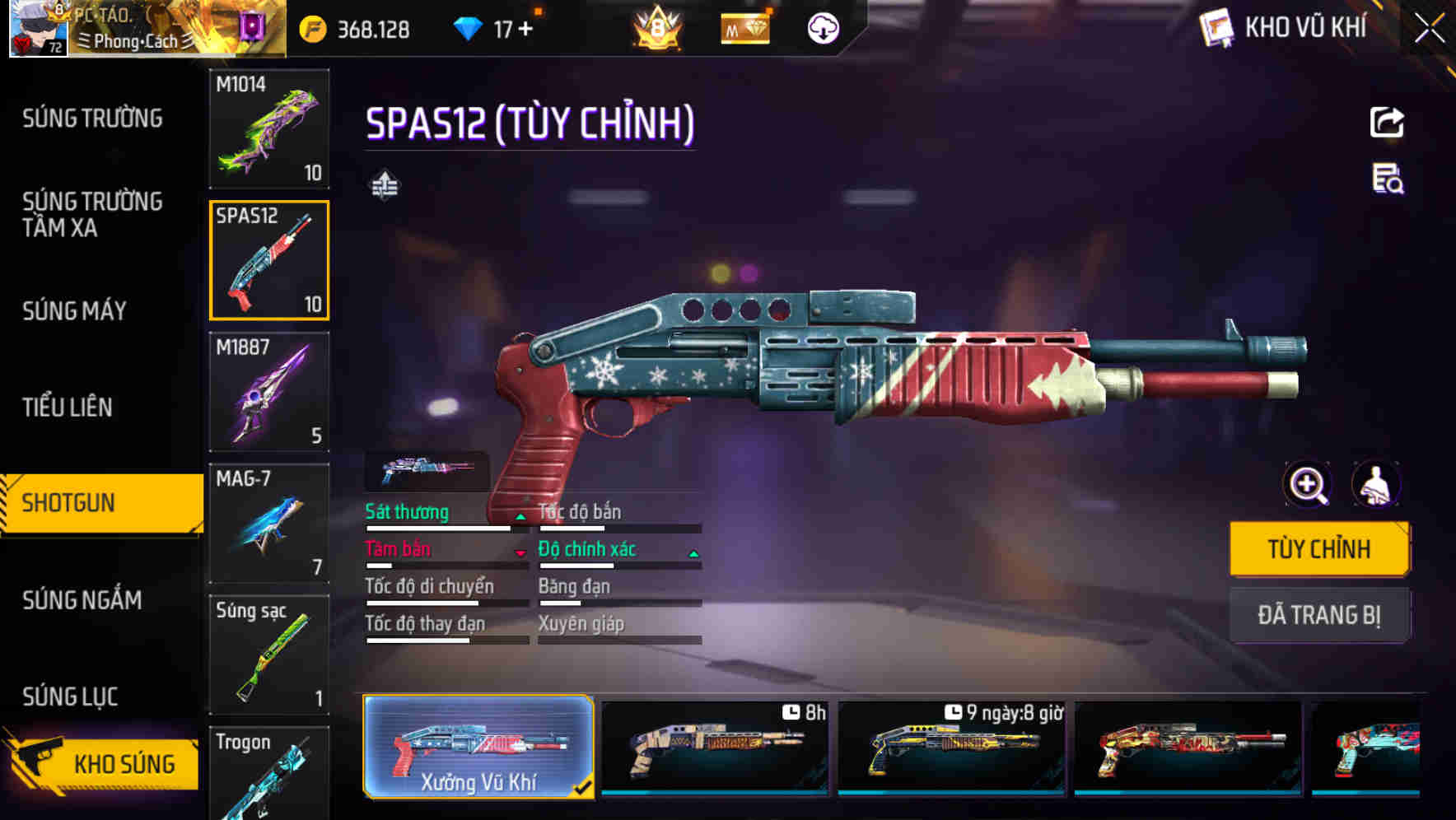Switch to the SÚNG TRƯỜNG category
This screenshot has height=820, width=1456.
tap(92, 119)
